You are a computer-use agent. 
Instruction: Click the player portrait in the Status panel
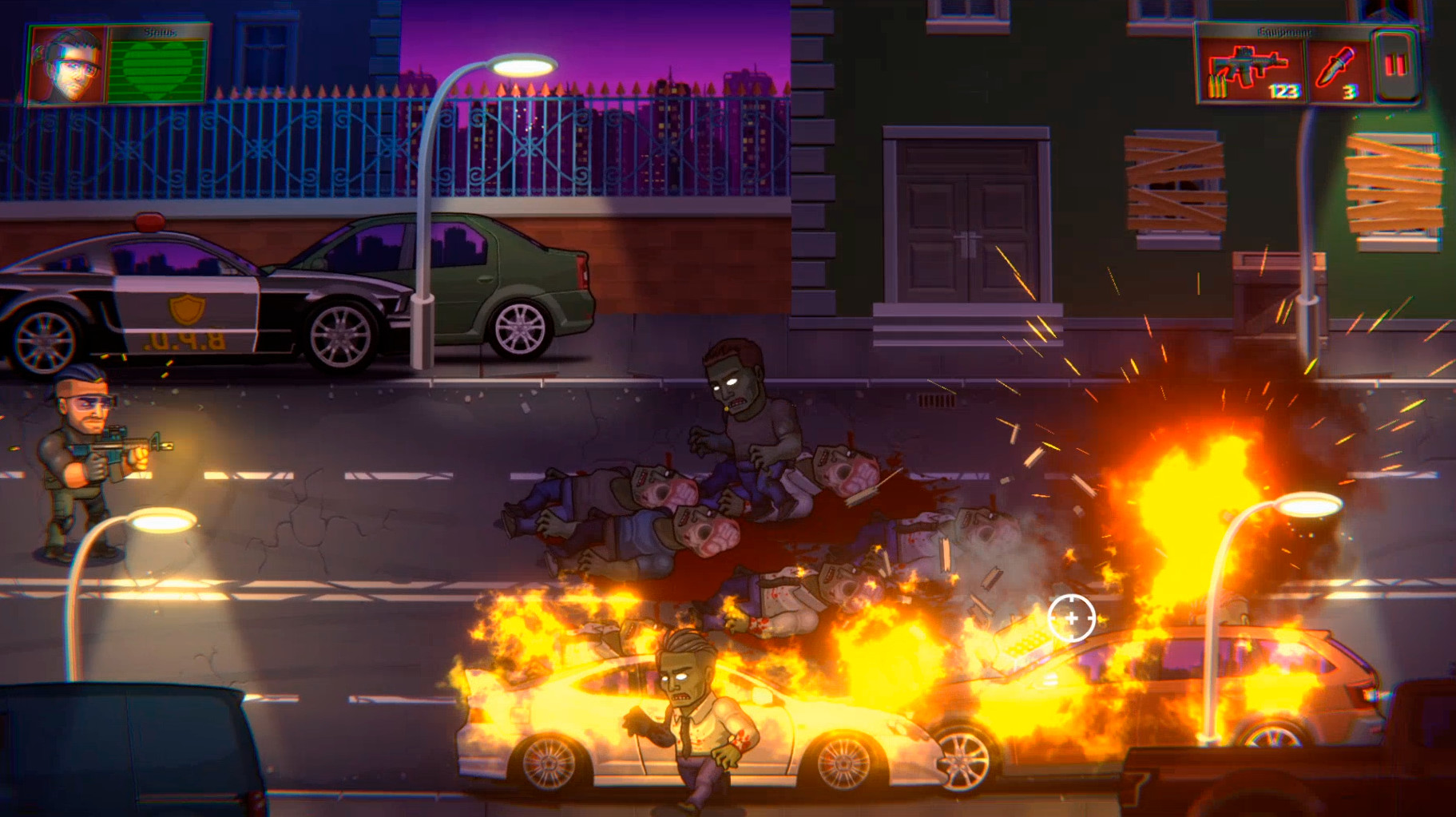pos(67,64)
